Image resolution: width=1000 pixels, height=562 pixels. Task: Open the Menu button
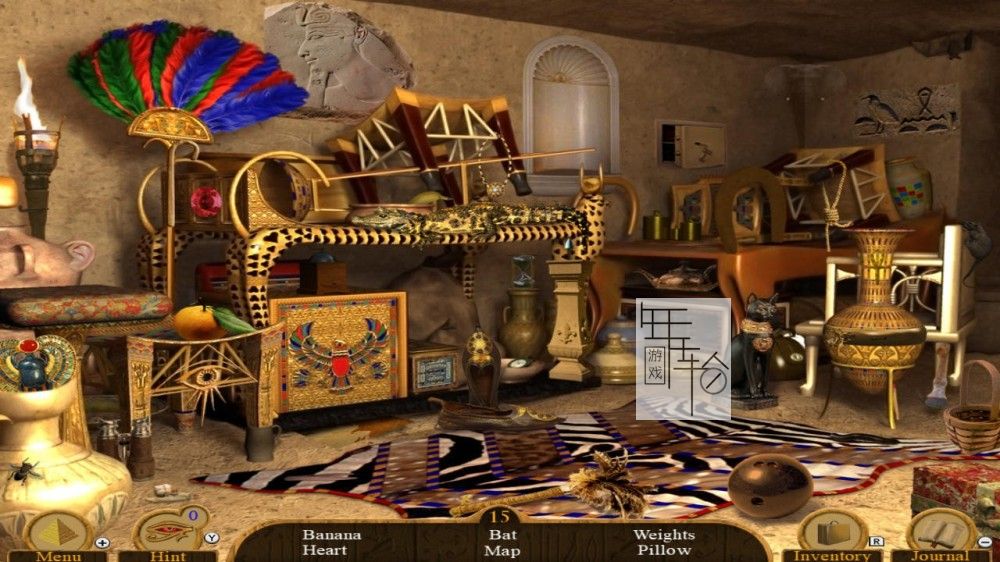[57, 534]
